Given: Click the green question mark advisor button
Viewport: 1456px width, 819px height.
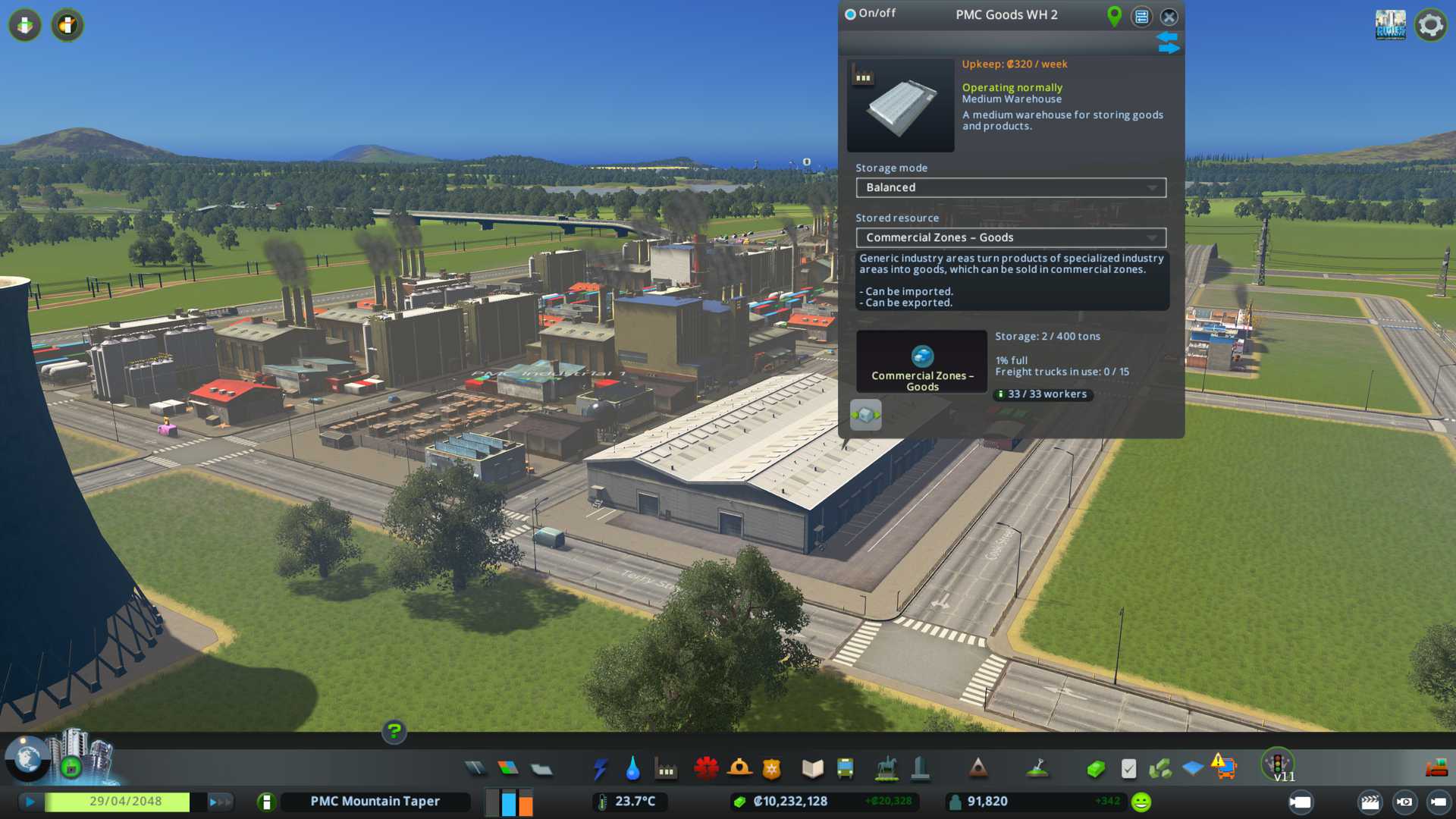Looking at the screenshot, I should point(394,731).
